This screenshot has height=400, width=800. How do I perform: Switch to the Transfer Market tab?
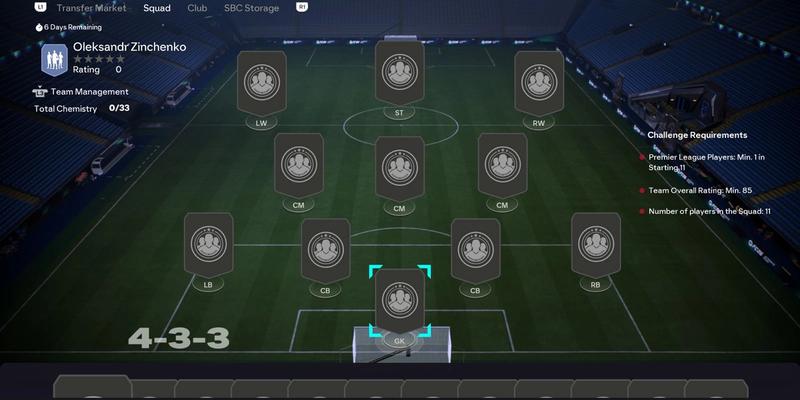click(91, 7)
